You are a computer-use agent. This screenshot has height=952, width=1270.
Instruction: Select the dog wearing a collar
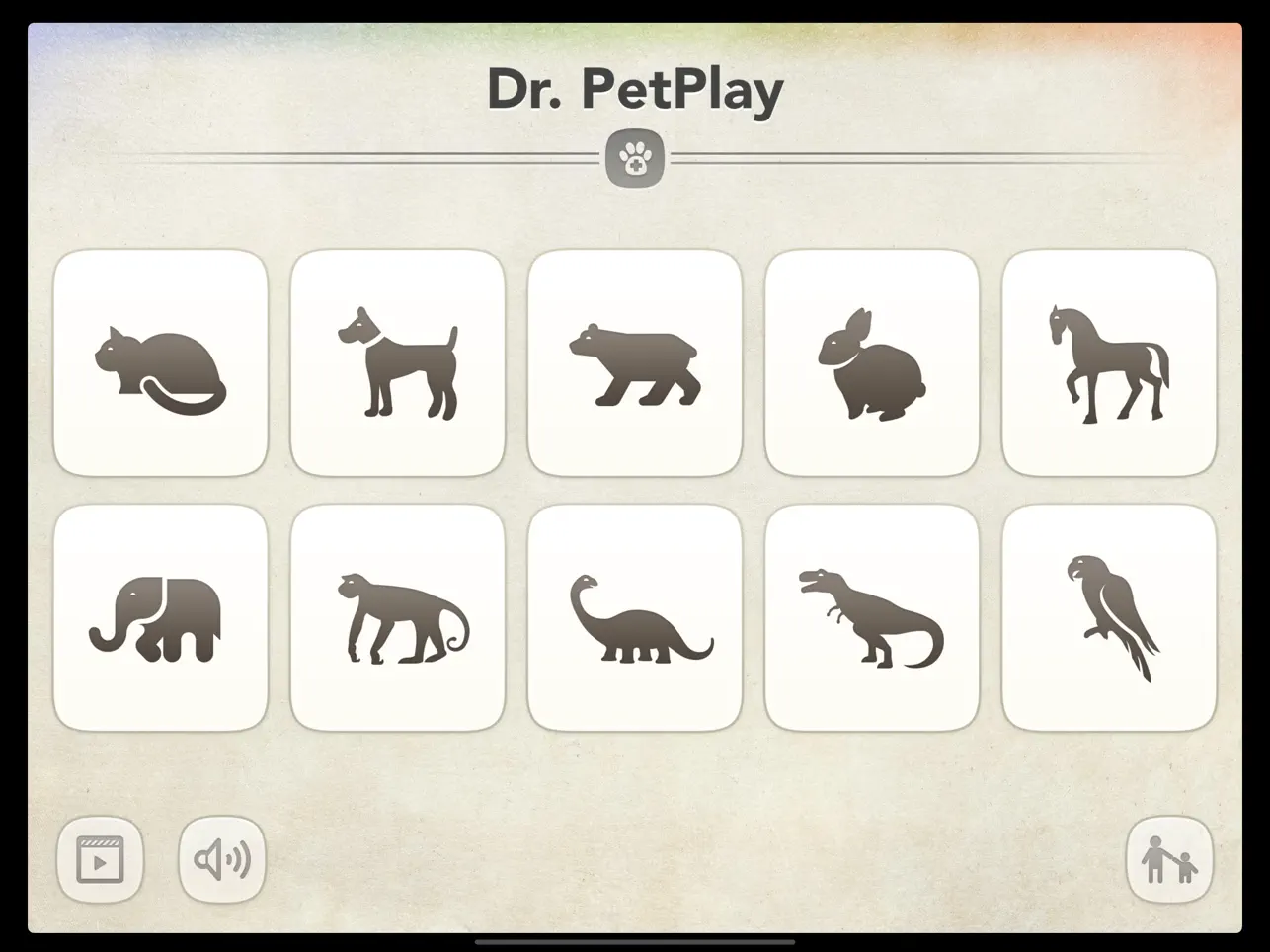point(398,360)
